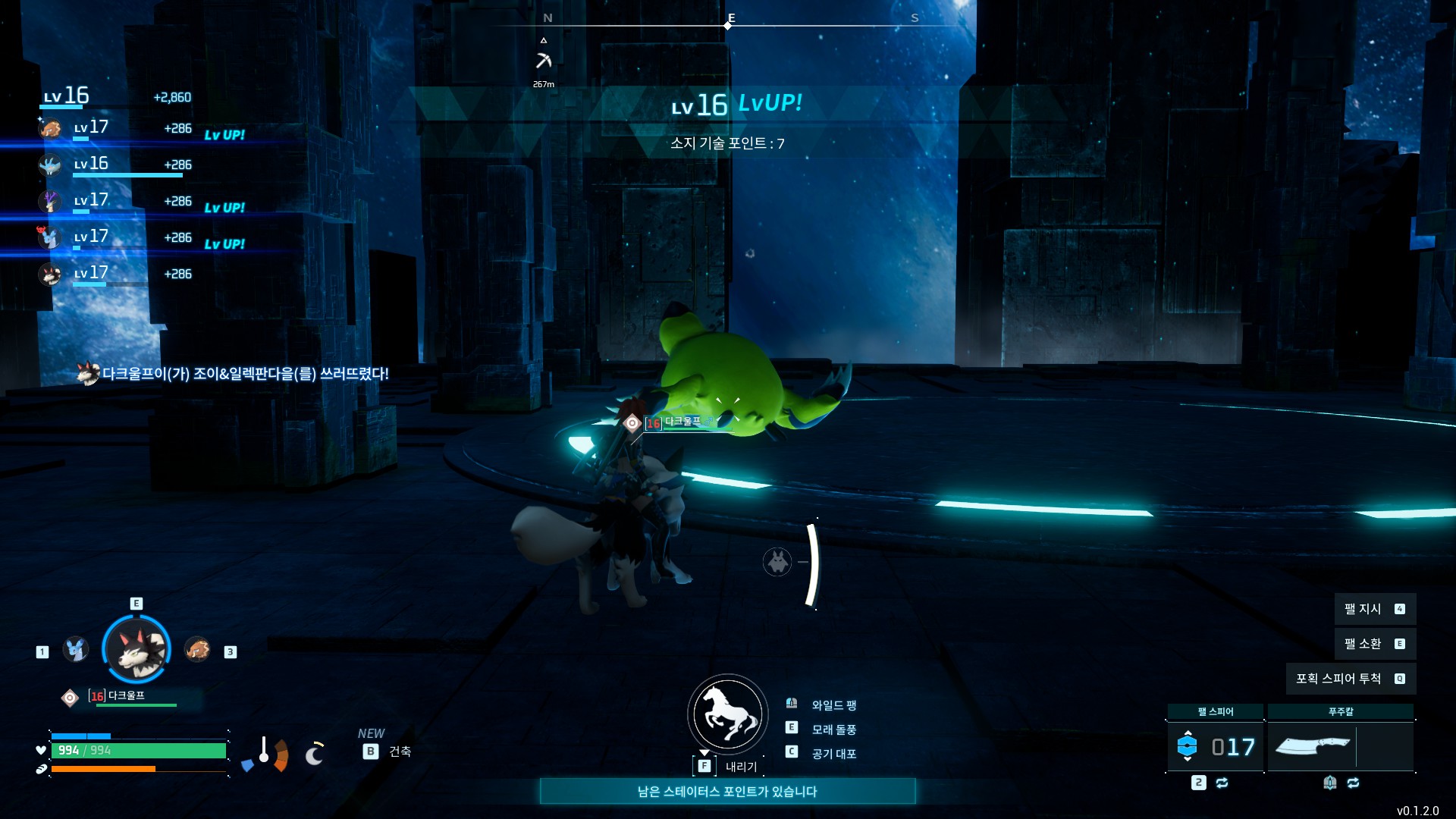Image resolution: width=1456 pixels, height=819 pixels.
Task: Select the Lv 16 blue pal party row
Action: 114,165
